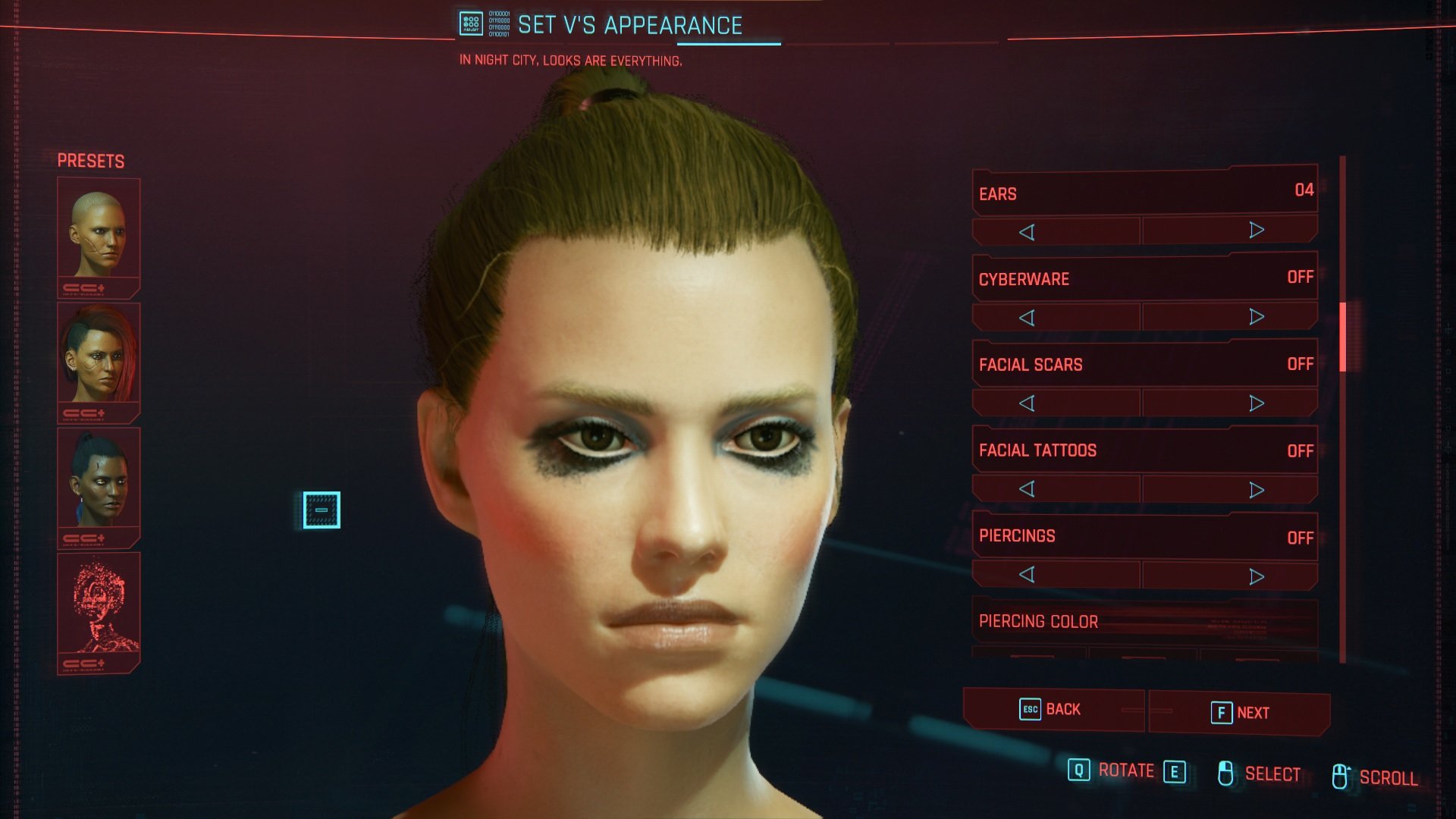
Task: Switch Cyberware to the previous option
Action: (1027, 318)
